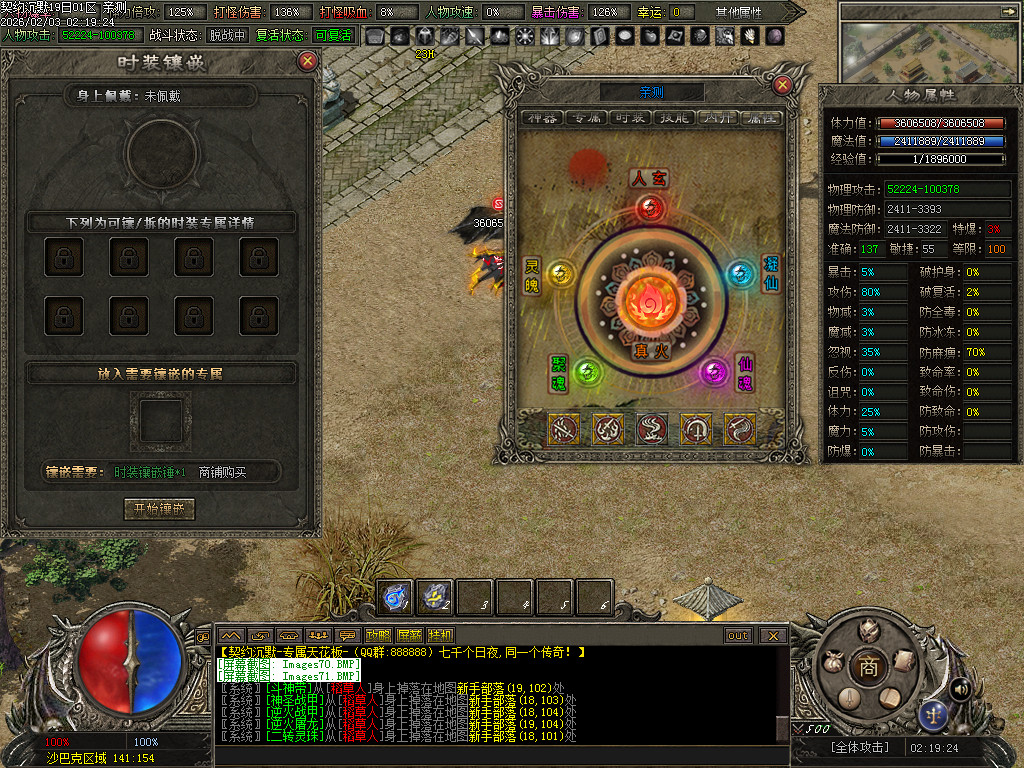Close the 时装镶嵌 fashion inlay panel
Screen dimensions: 1024x768
click(x=307, y=61)
